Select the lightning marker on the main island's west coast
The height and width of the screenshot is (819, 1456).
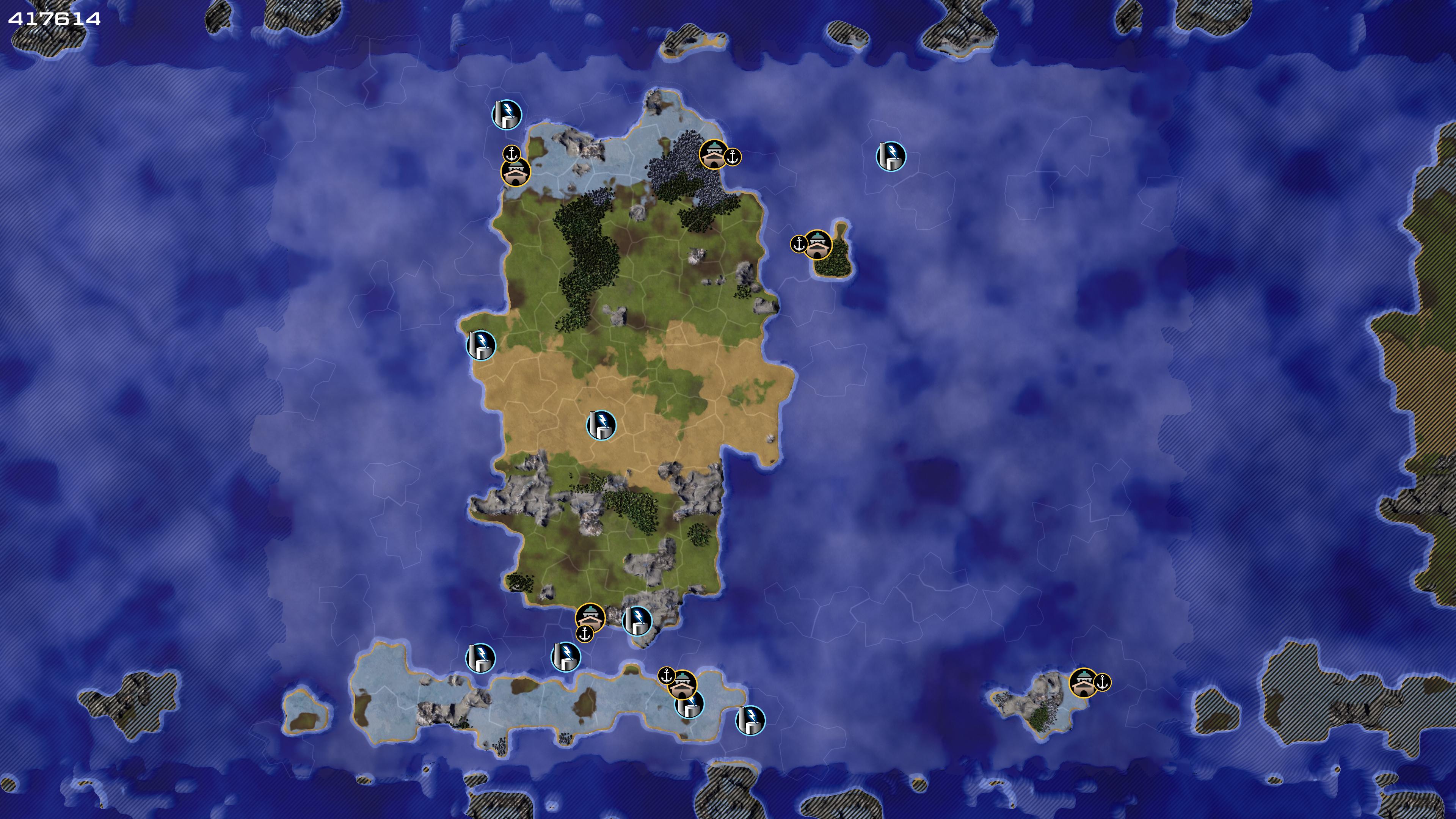480,345
